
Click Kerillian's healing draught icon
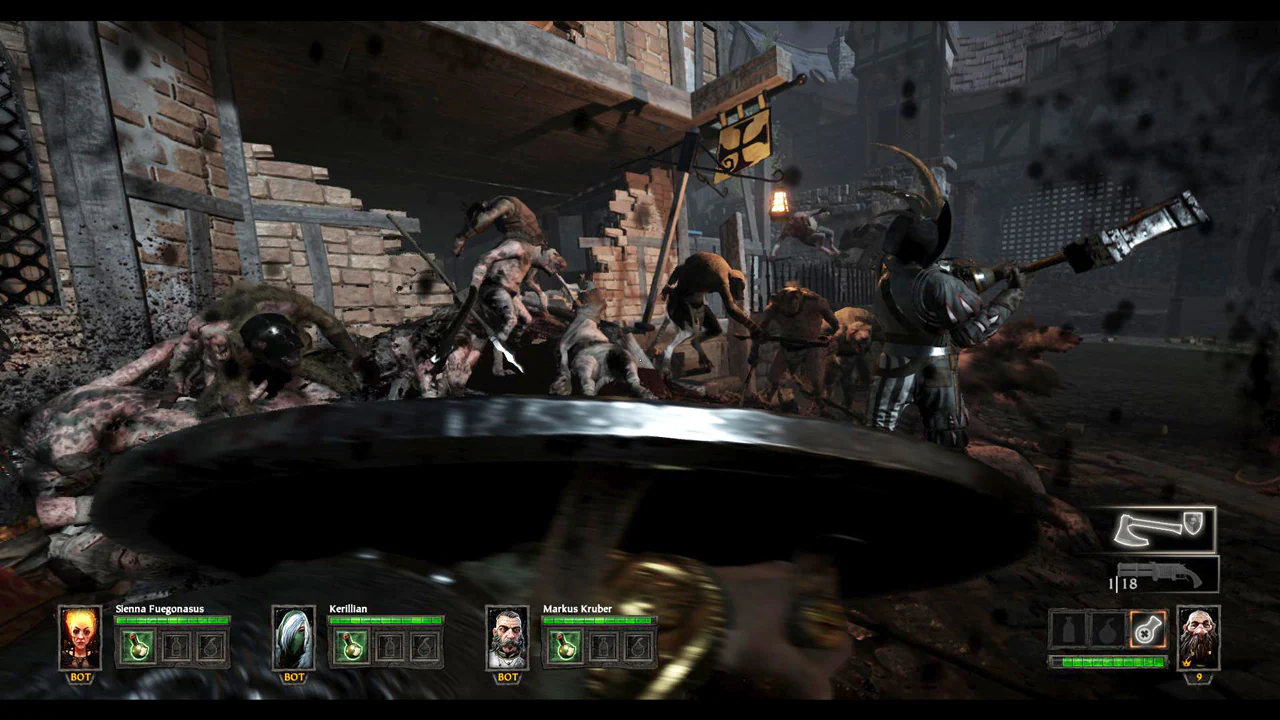click(351, 647)
